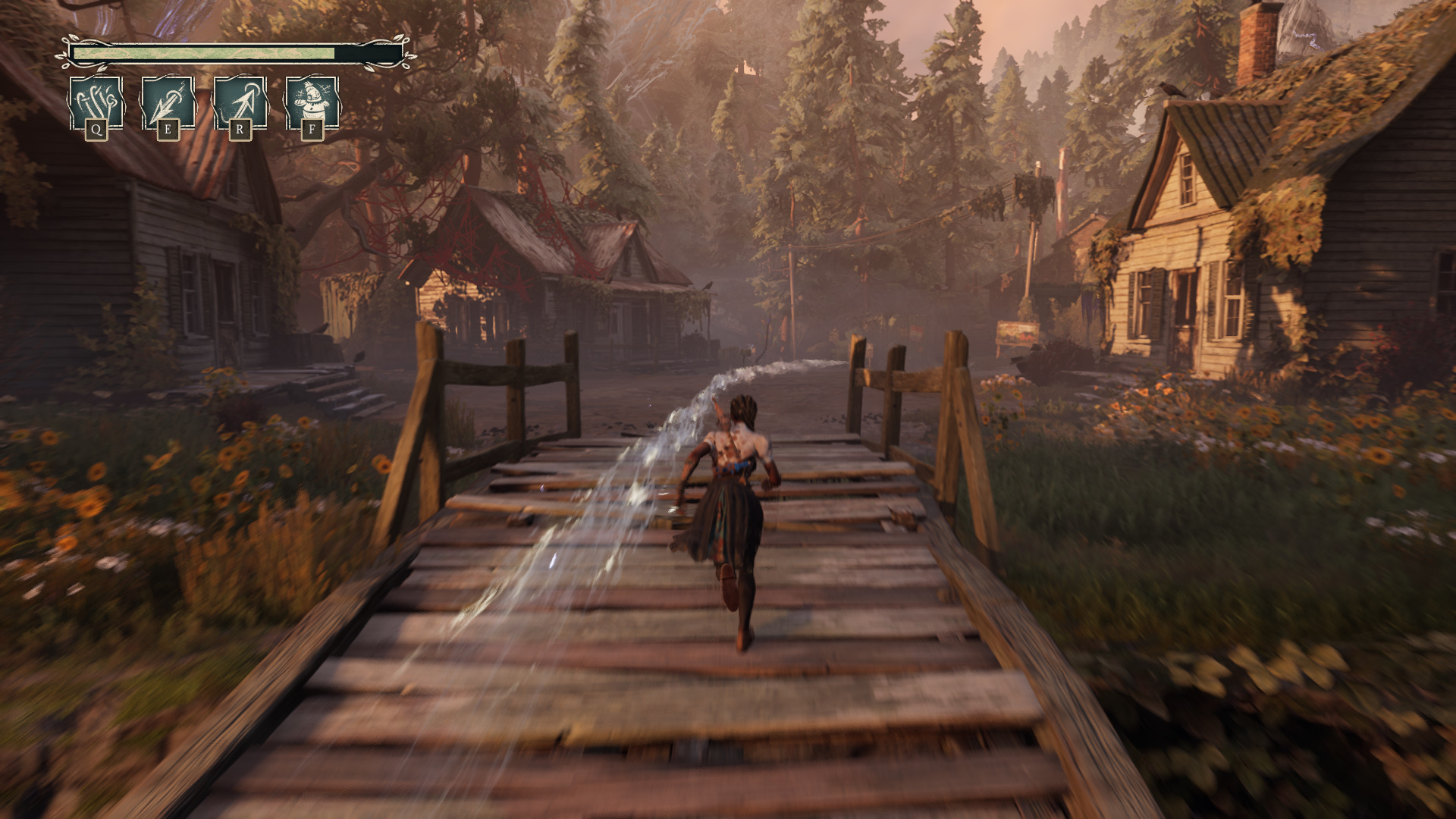Use the downward arrow strike ability
This screenshot has height=819, width=1456.
click(168, 103)
